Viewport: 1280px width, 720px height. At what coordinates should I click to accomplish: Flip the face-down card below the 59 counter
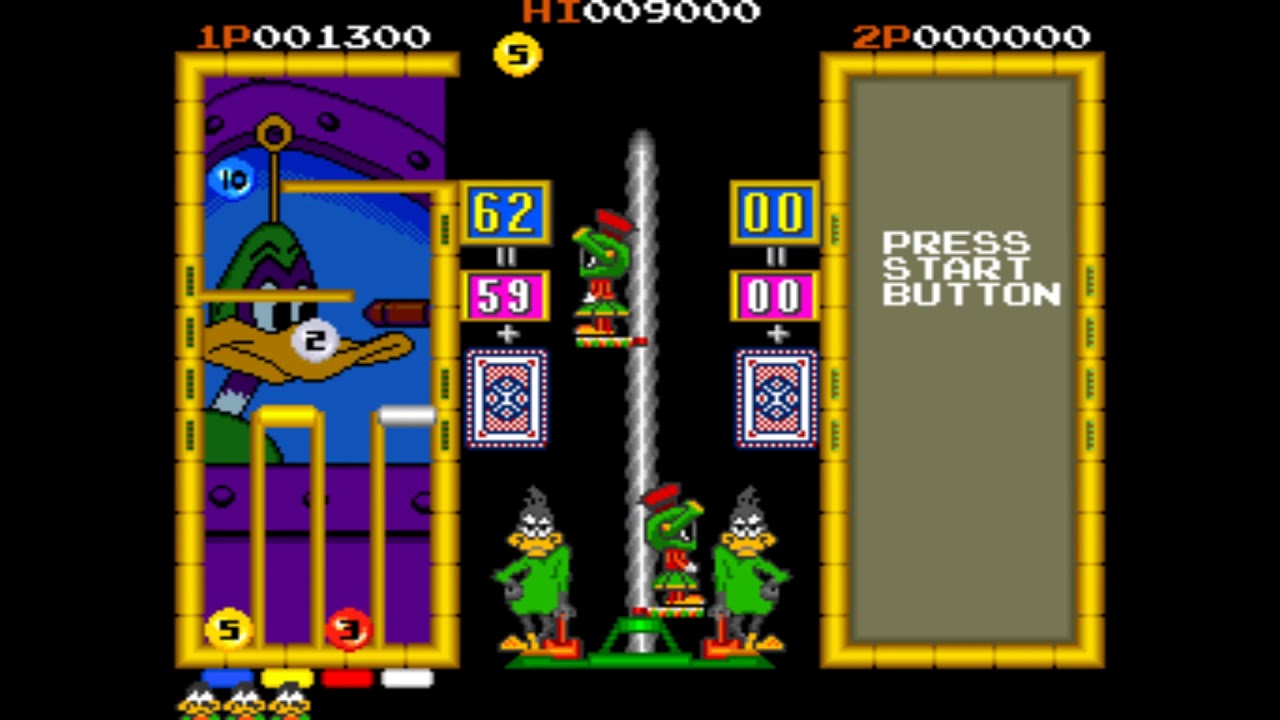(x=506, y=397)
